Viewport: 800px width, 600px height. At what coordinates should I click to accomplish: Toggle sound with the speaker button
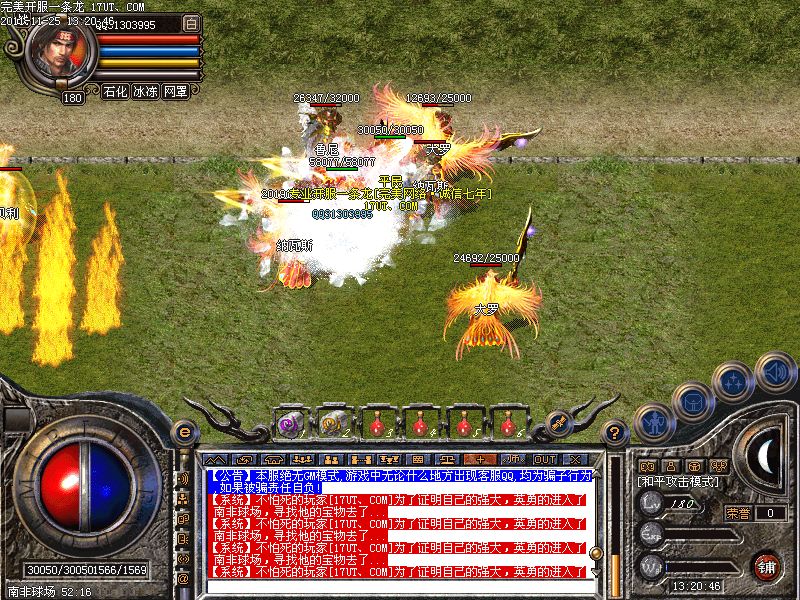click(x=775, y=372)
